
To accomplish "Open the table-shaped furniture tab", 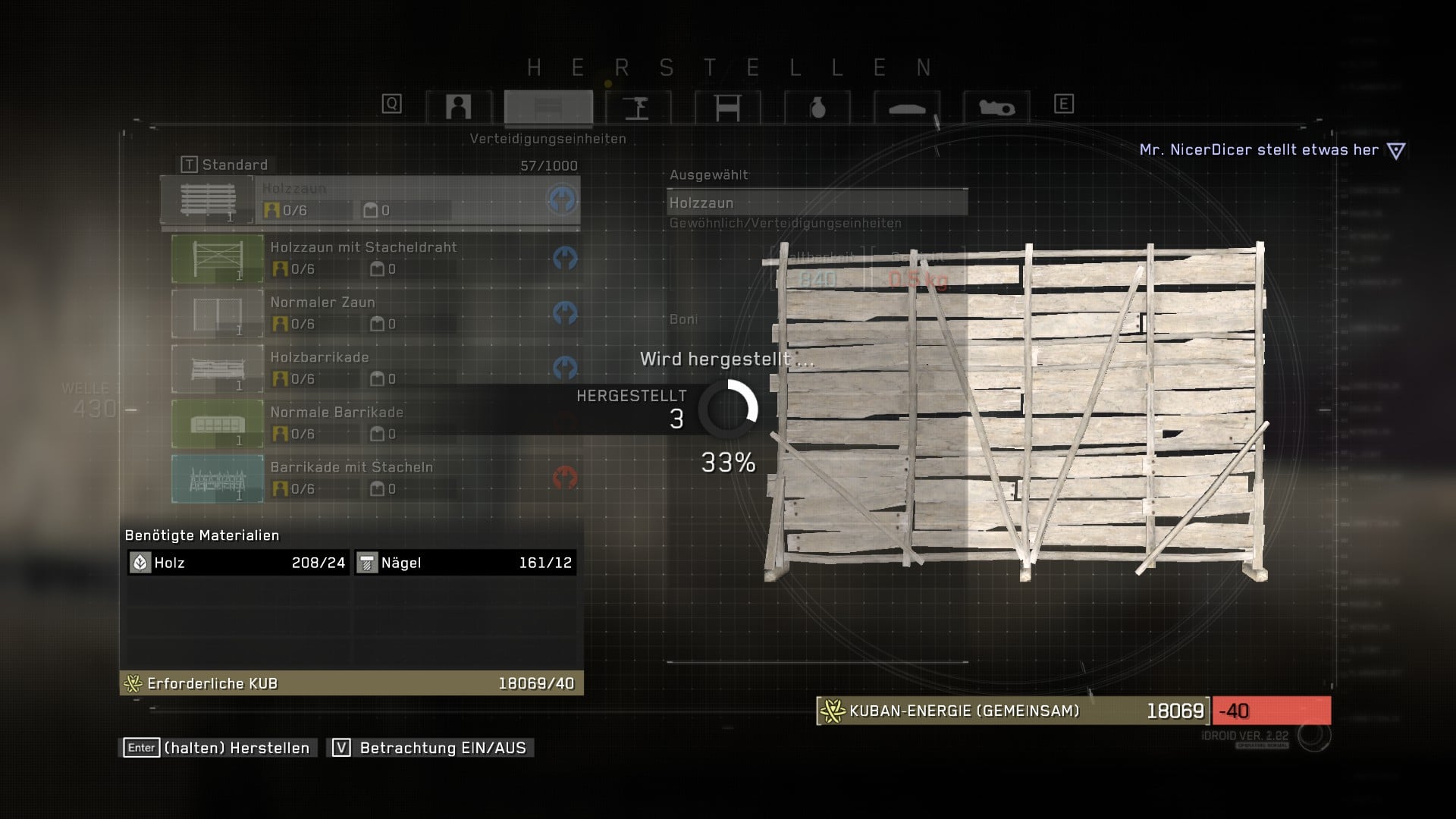I will pyautogui.click(x=727, y=107).
